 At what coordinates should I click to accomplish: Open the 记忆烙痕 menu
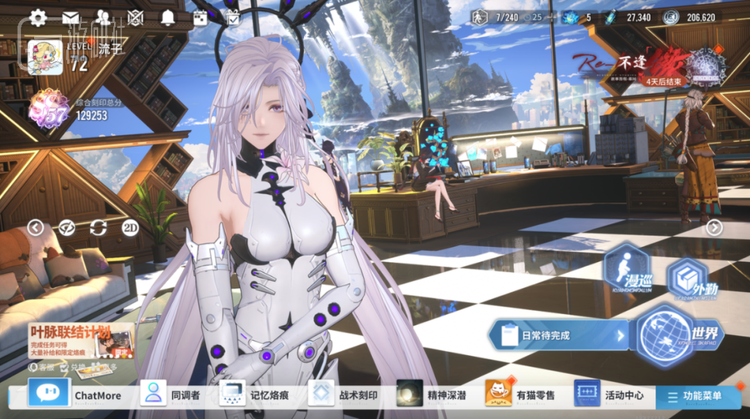point(255,394)
